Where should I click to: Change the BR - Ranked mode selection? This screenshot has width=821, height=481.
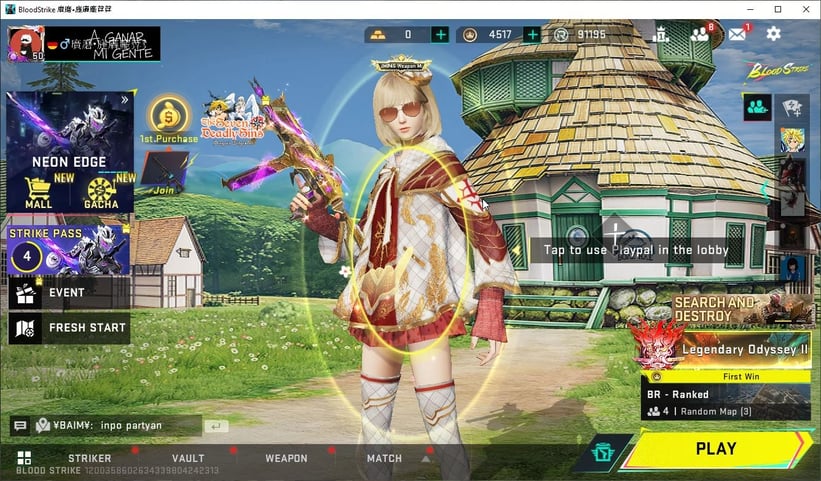(x=725, y=402)
